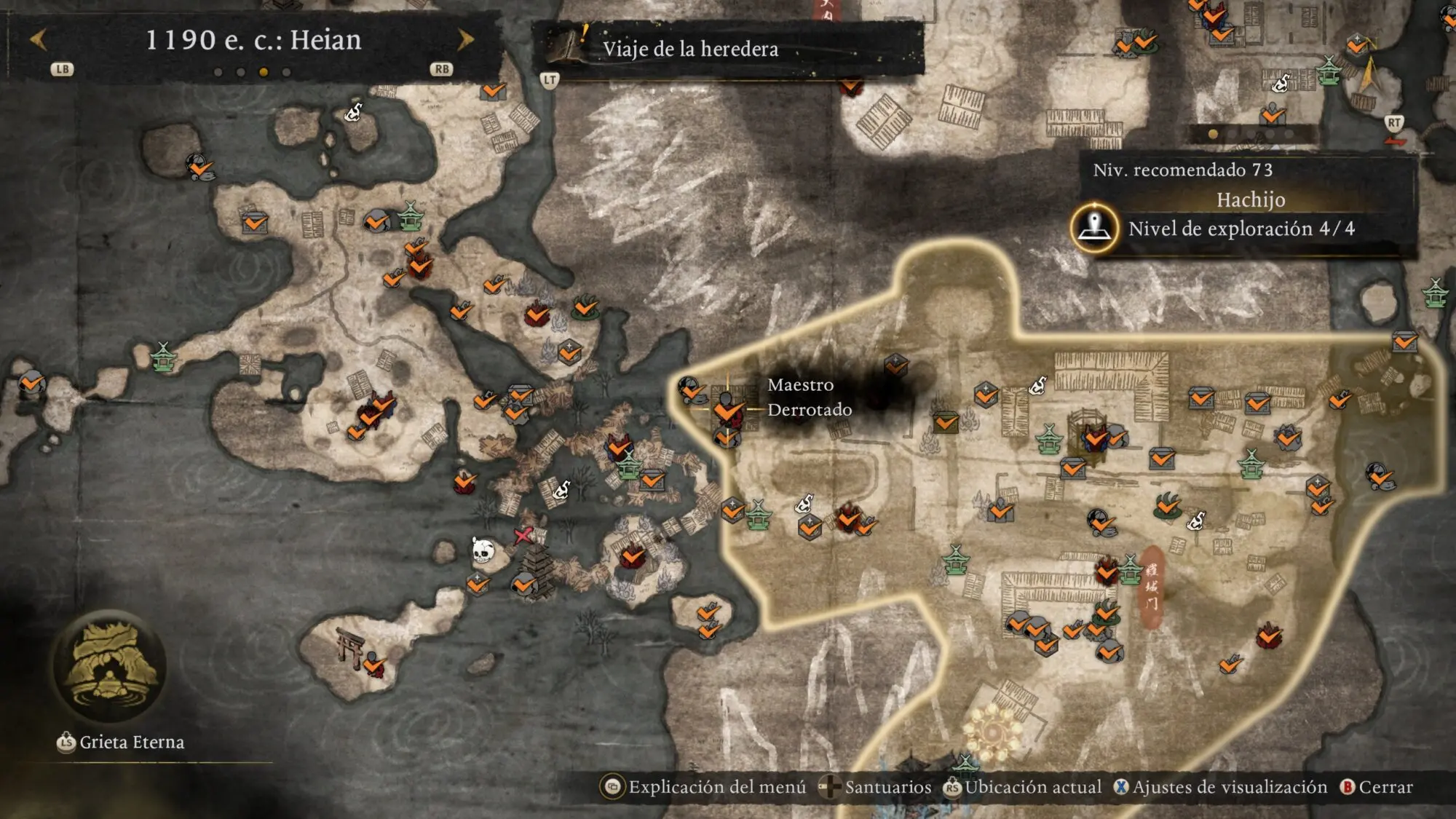Image resolution: width=1456 pixels, height=819 pixels.
Task: Open the Viaje de la heredera quest tracker
Action: (x=690, y=49)
